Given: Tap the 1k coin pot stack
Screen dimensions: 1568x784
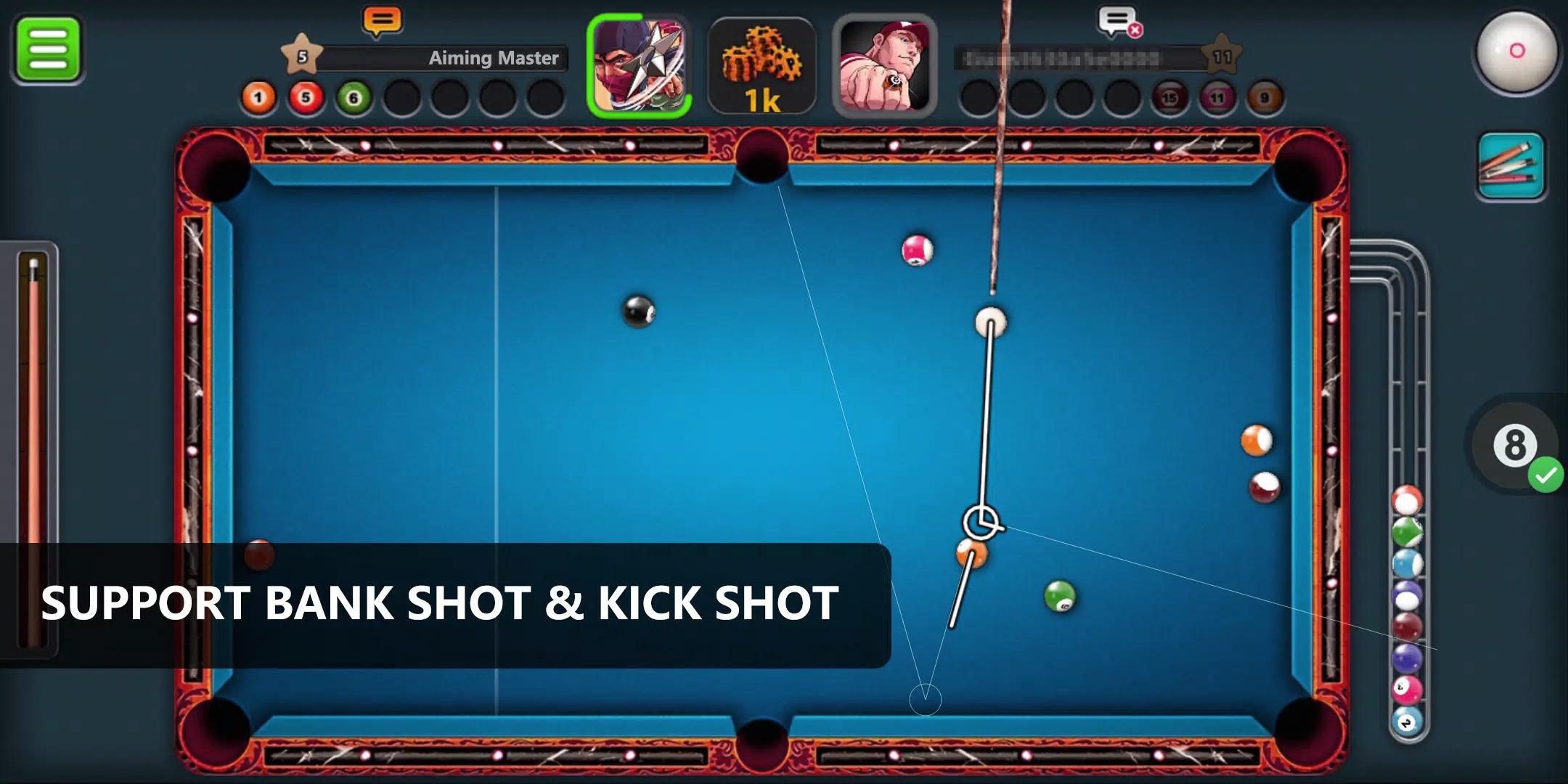Looking at the screenshot, I should pos(761,65).
